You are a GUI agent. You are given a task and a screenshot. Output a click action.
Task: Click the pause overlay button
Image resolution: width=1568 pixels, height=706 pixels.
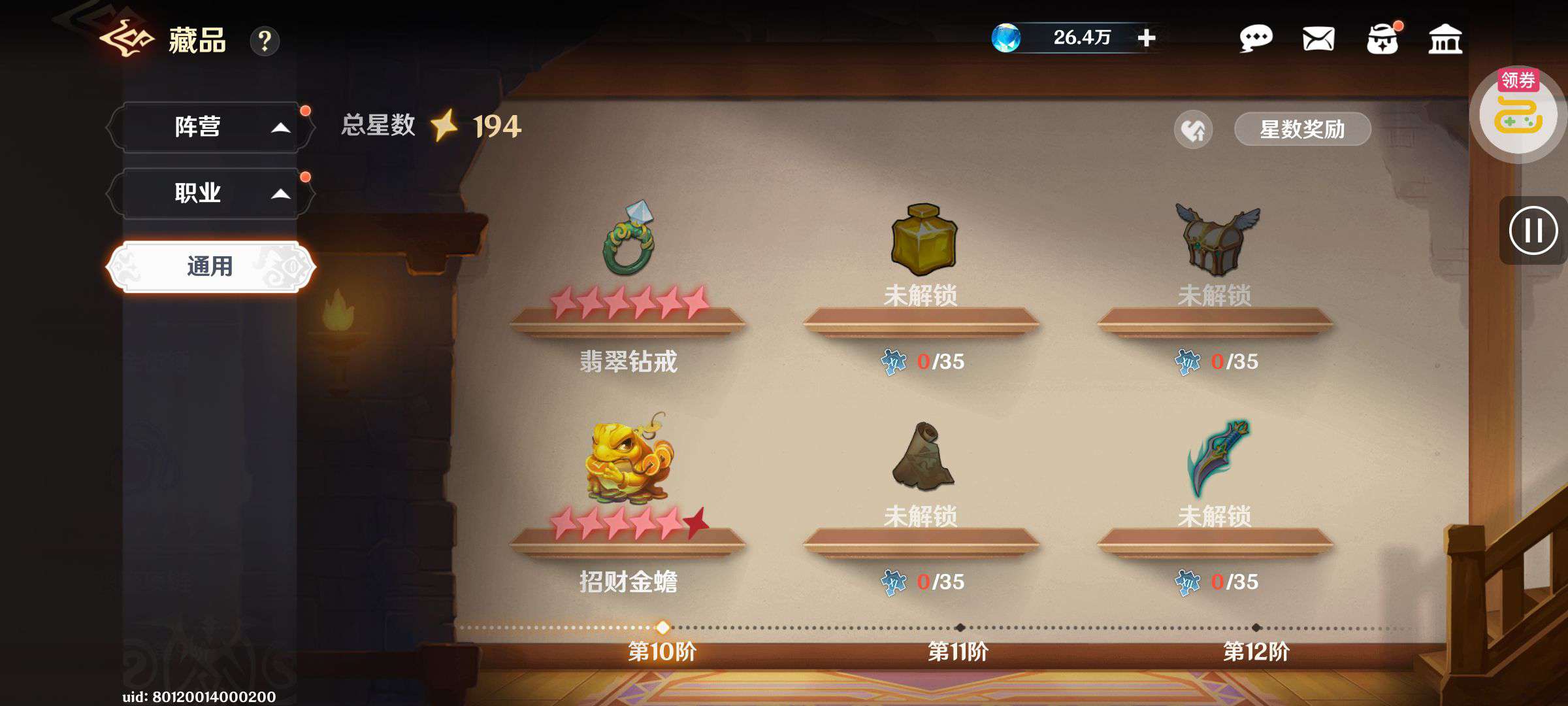pyautogui.click(x=1533, y=230)
